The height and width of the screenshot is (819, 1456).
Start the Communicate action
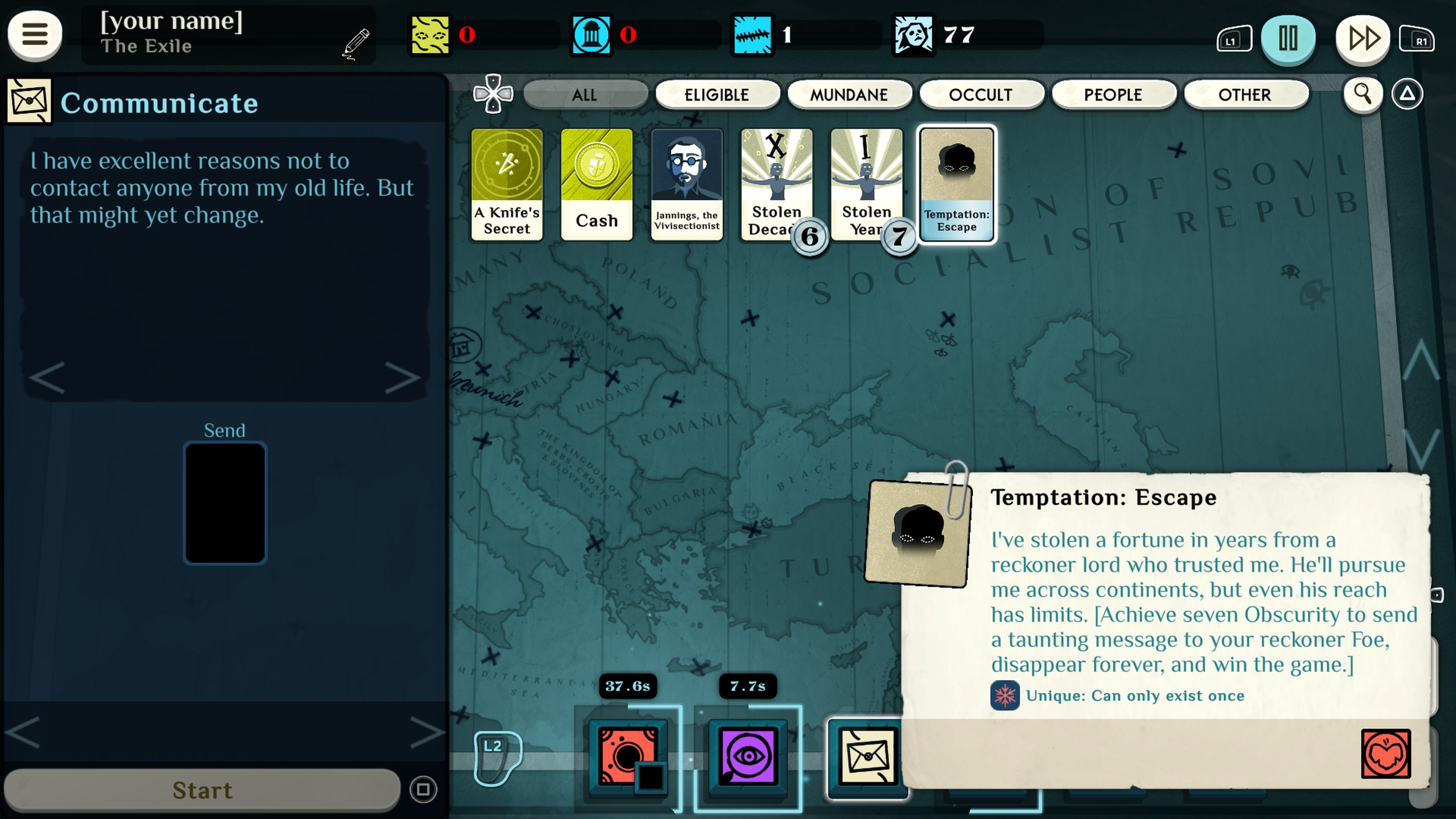pyautogui.click(x=202, y=789)
